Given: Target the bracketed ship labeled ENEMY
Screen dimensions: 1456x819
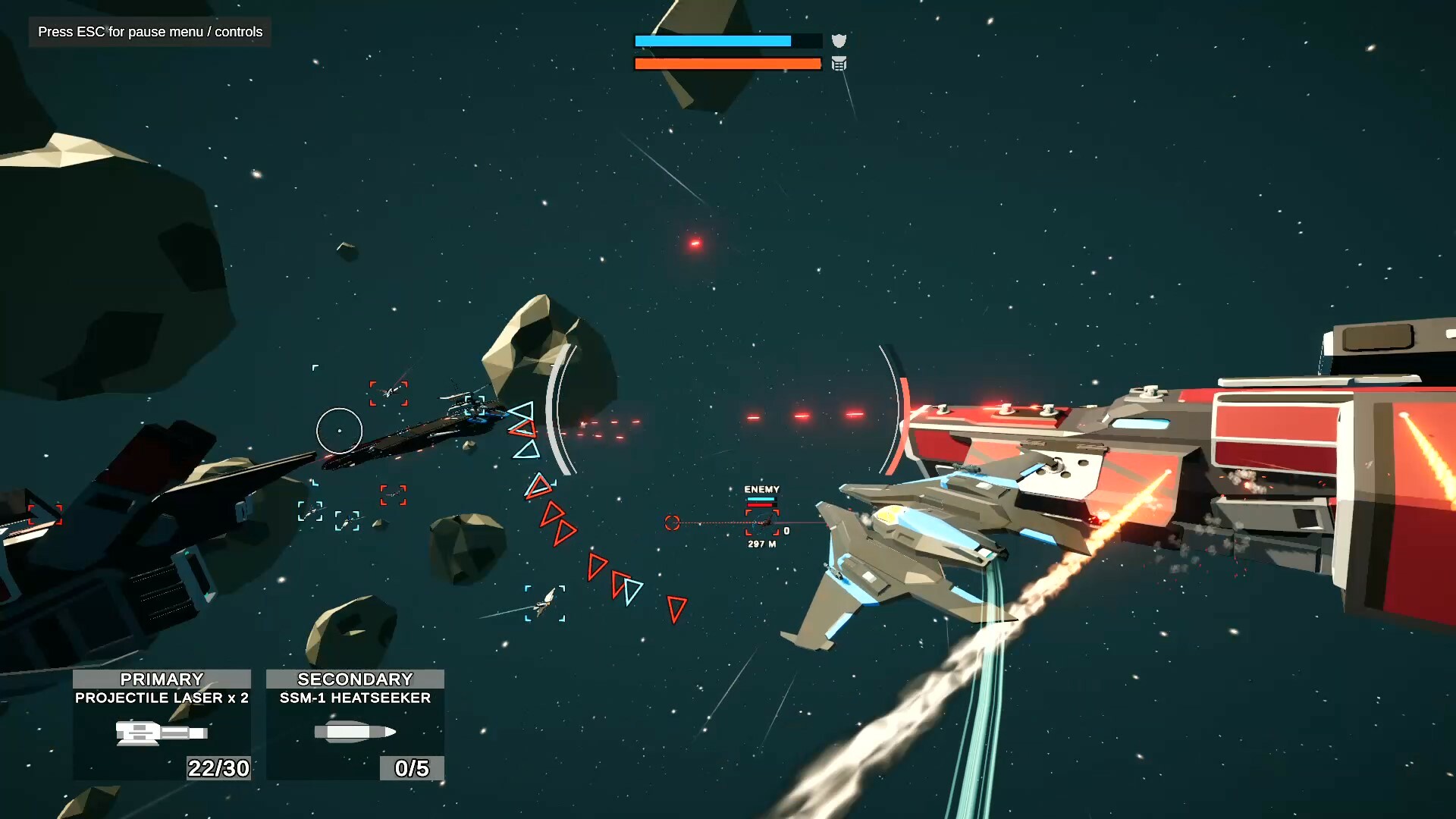Looking at the screenshot, I should coord(762,522).
